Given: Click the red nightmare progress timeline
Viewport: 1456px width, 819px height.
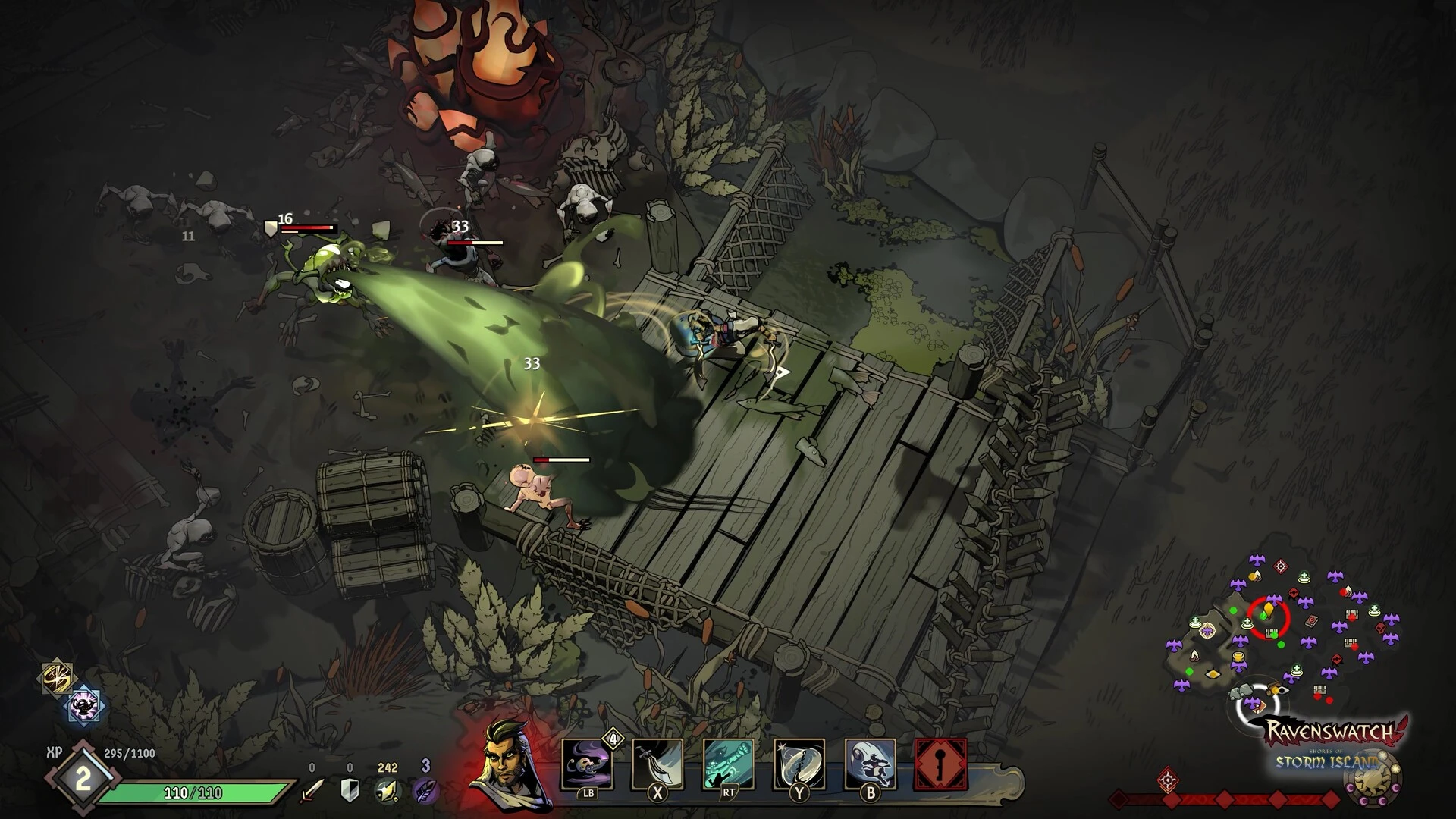Looking at the screenshot, I should coord(1225,799).
